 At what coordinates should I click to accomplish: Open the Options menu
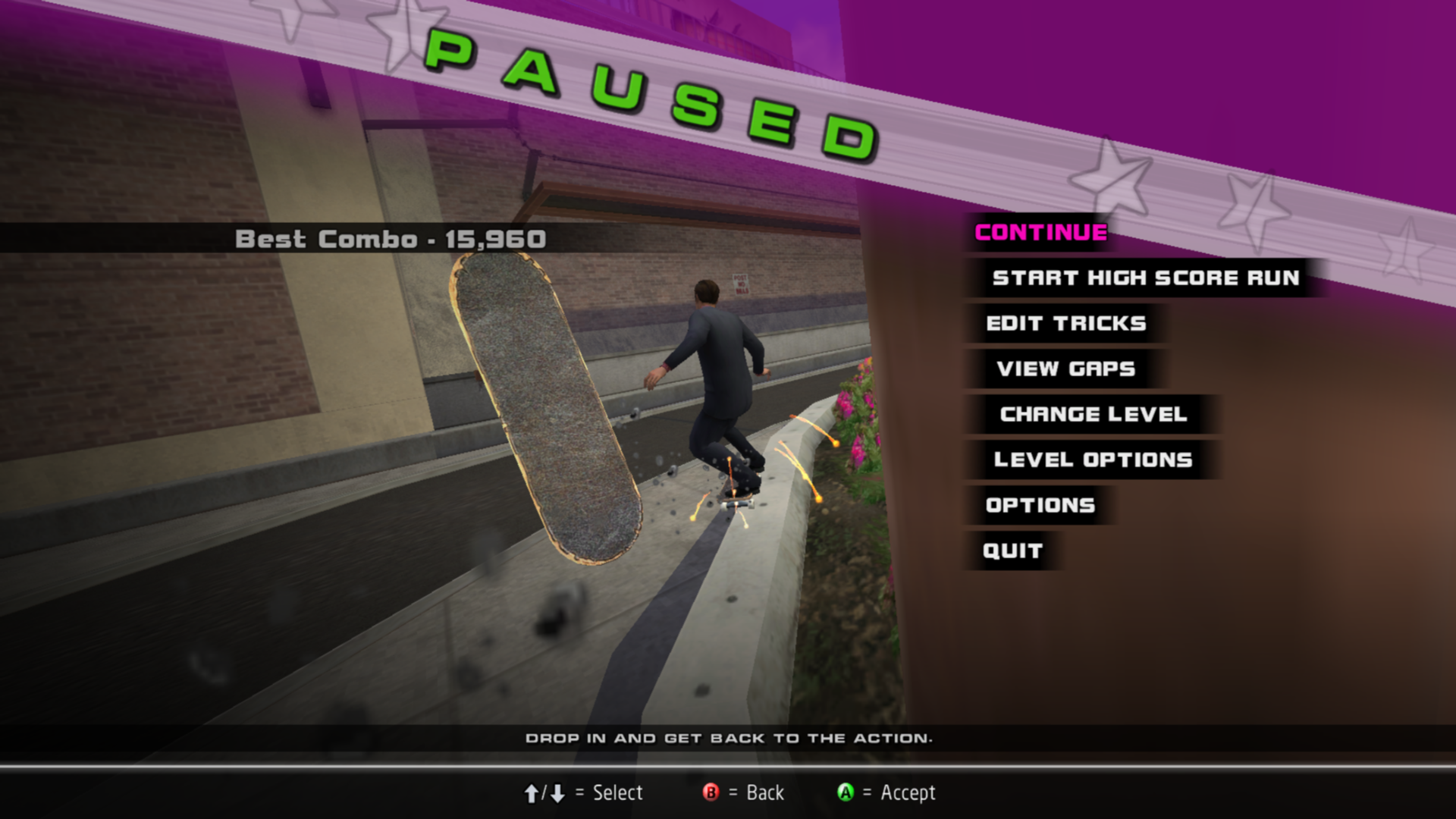(1040, 506)
